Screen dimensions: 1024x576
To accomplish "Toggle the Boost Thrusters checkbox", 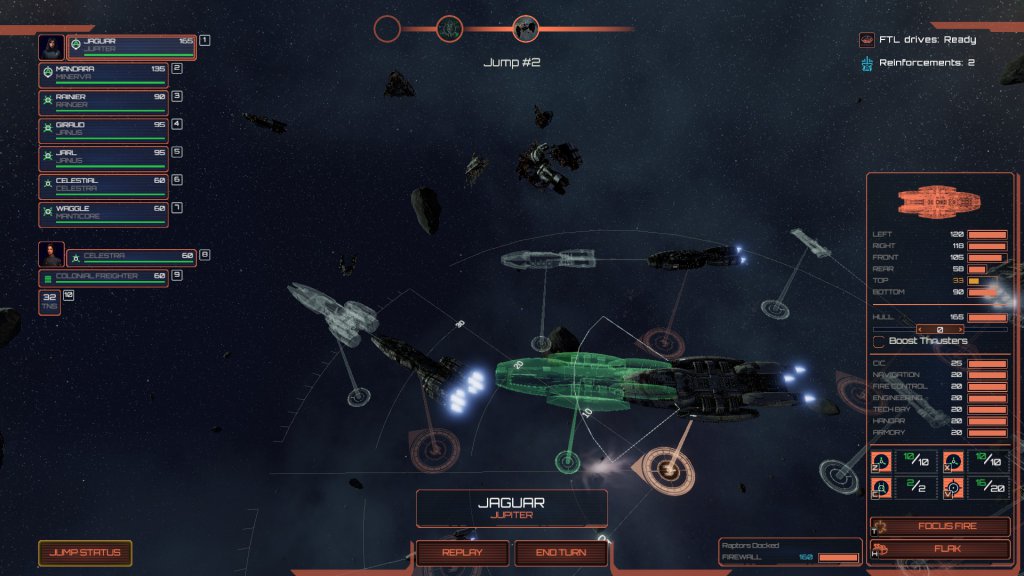I will click(x=880, y=342).
